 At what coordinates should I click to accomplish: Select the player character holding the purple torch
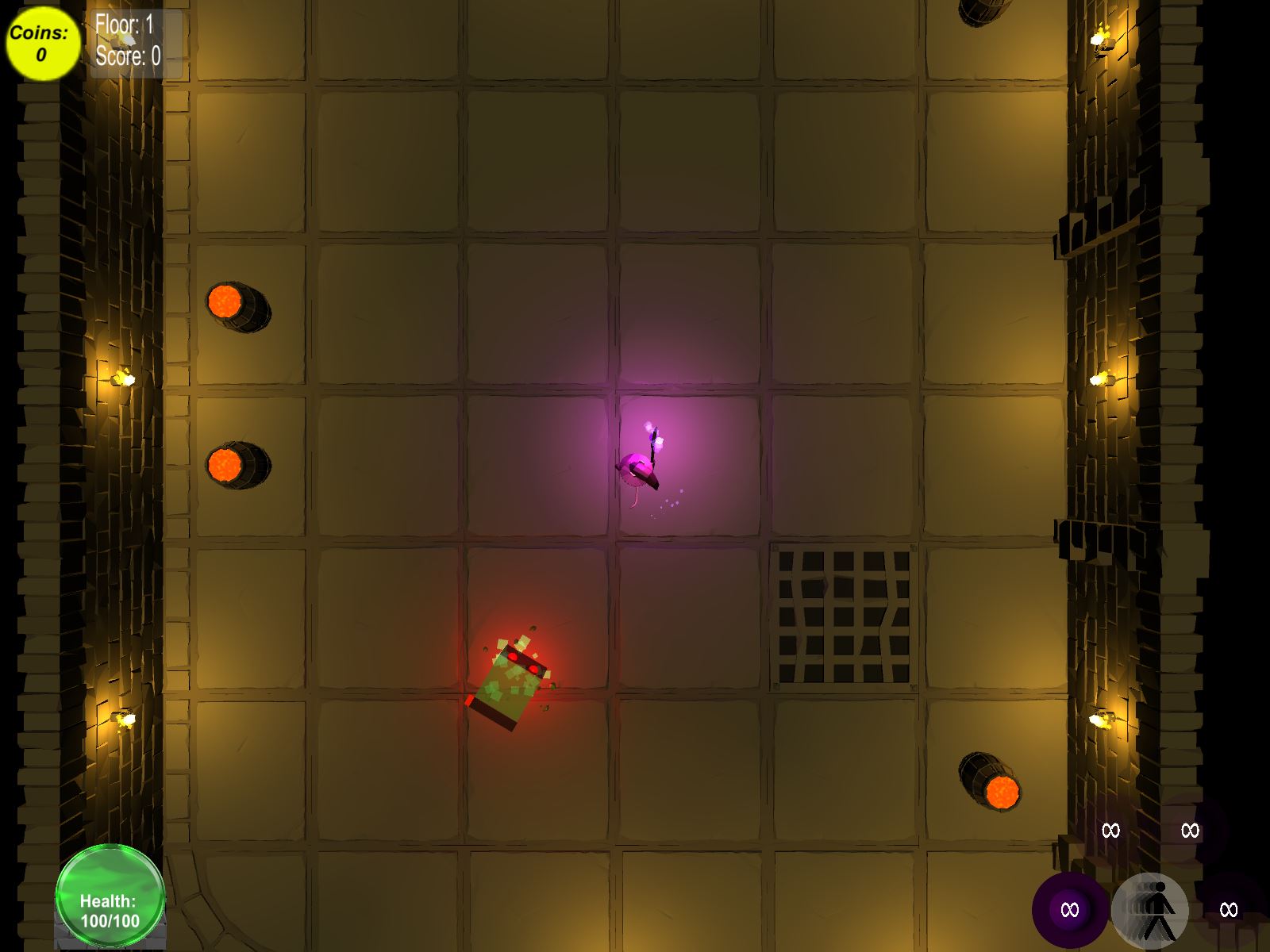(x=641, y=466)
